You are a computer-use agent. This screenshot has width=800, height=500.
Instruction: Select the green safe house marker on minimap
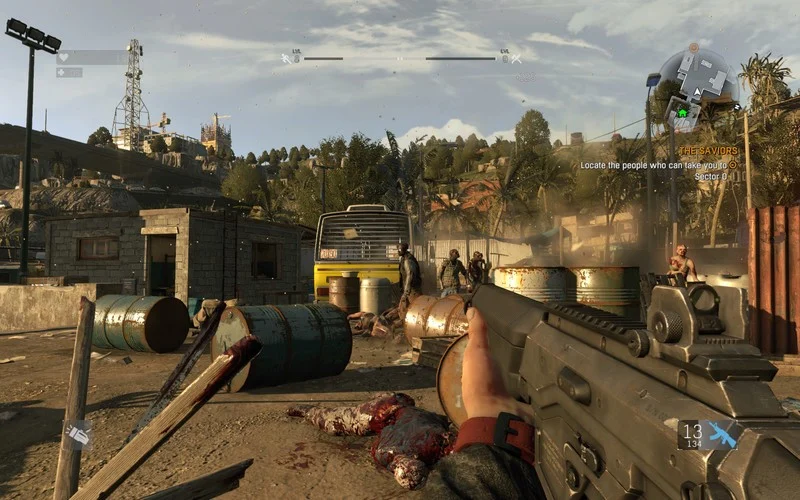click(683, 113)
